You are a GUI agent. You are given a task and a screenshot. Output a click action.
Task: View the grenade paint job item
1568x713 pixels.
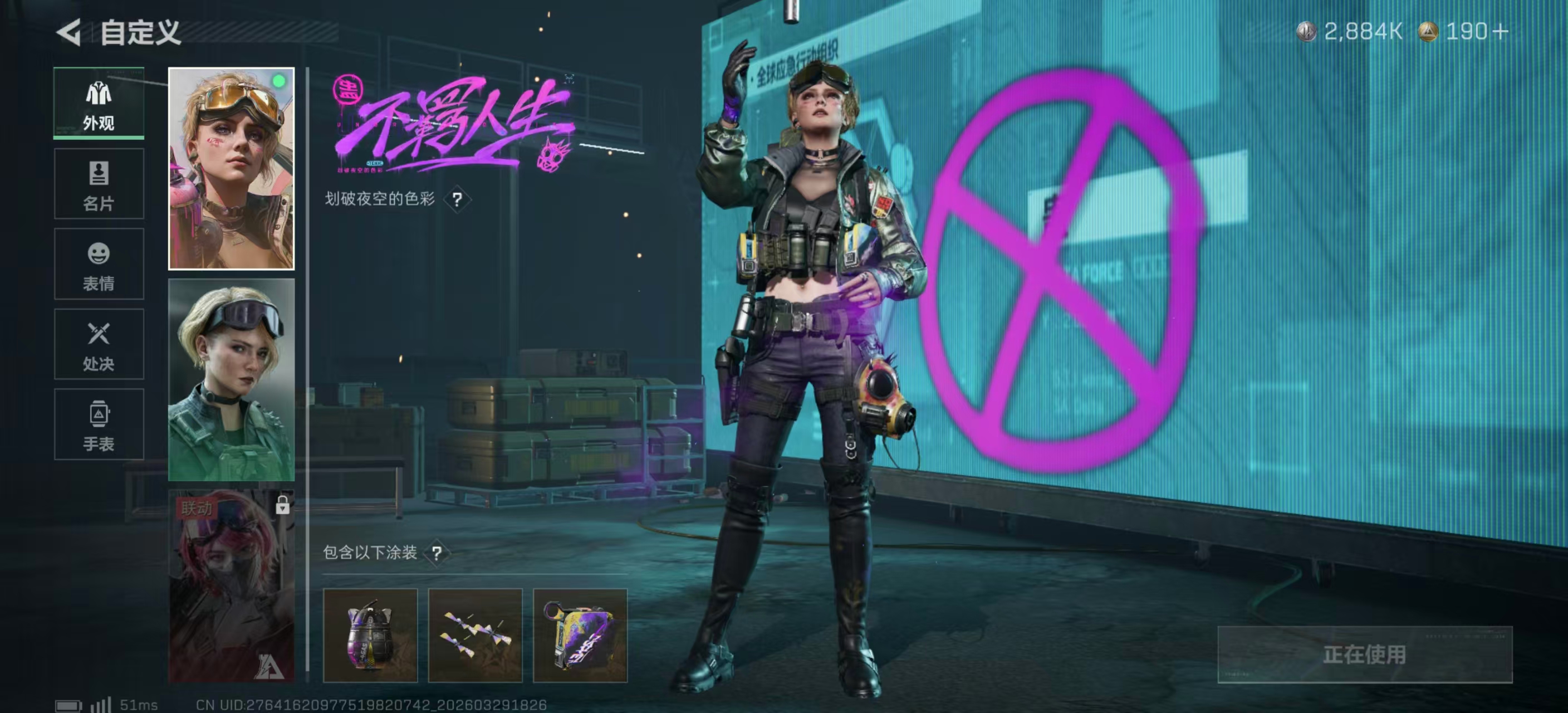pyautogui.click(x=370, y=635)
